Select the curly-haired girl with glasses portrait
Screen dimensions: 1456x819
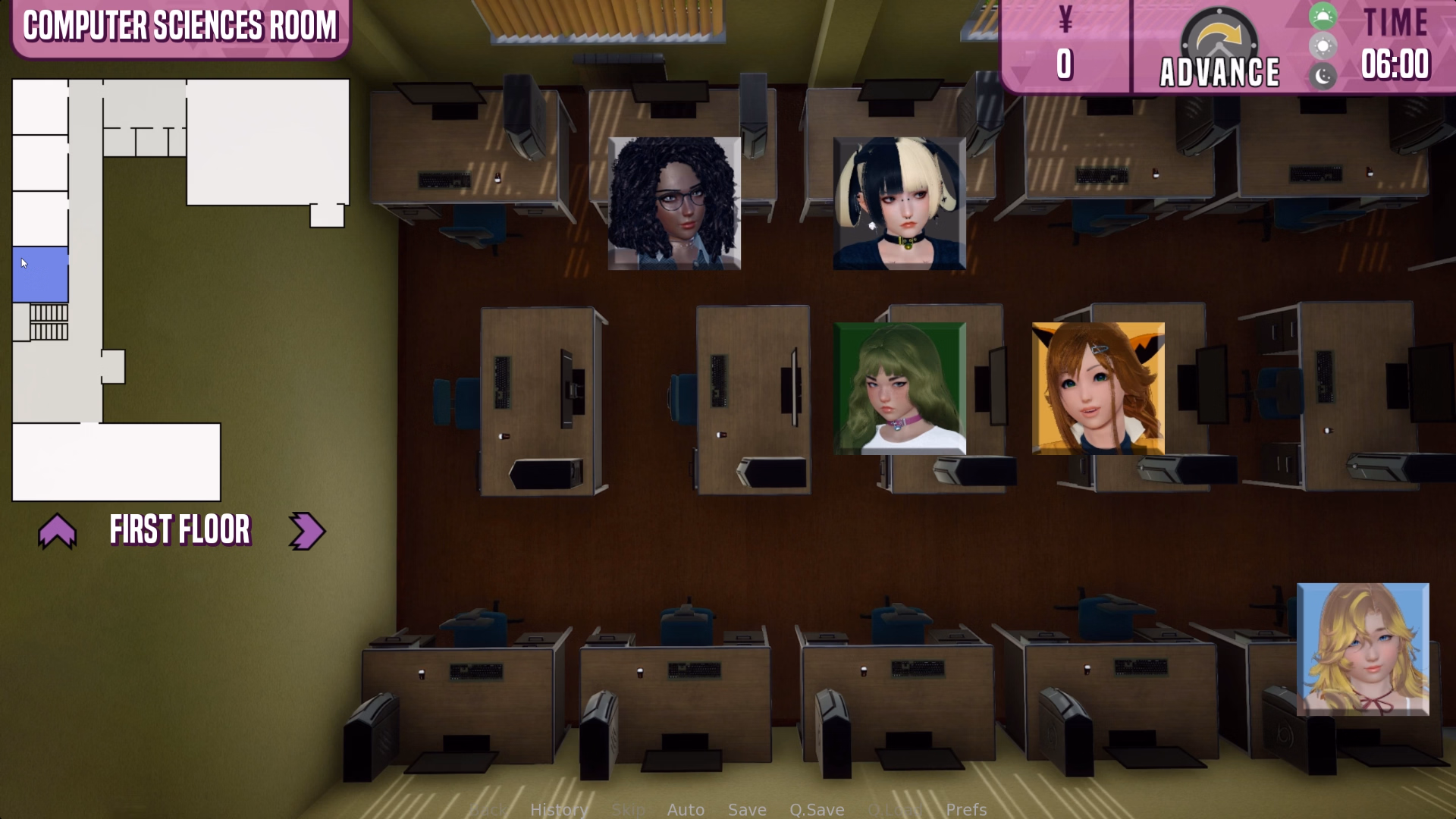click(x=673, y=202)
